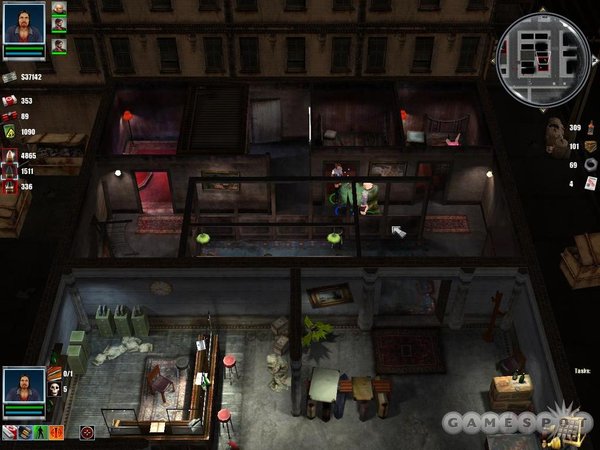Viewport: 600px width, 450px height.
Task: Select the bottom red ammo type icon
Action: pos(9,186)
